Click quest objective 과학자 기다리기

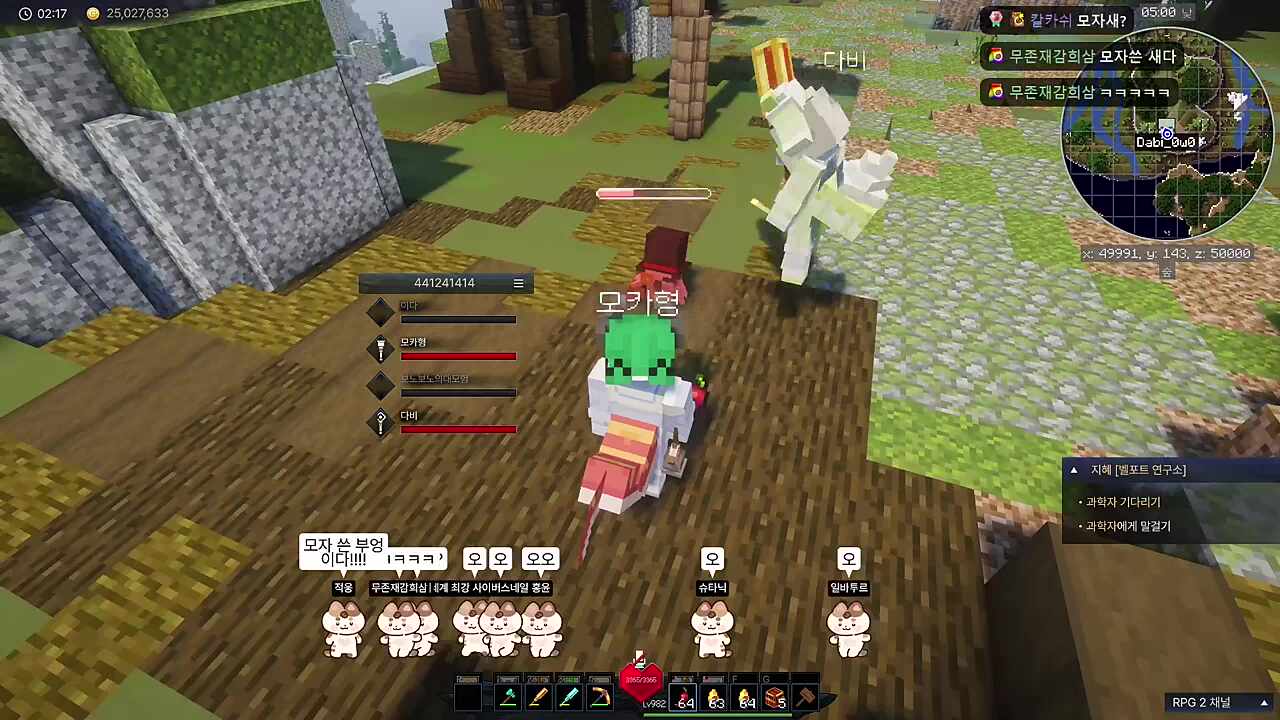pos(1122,502)
